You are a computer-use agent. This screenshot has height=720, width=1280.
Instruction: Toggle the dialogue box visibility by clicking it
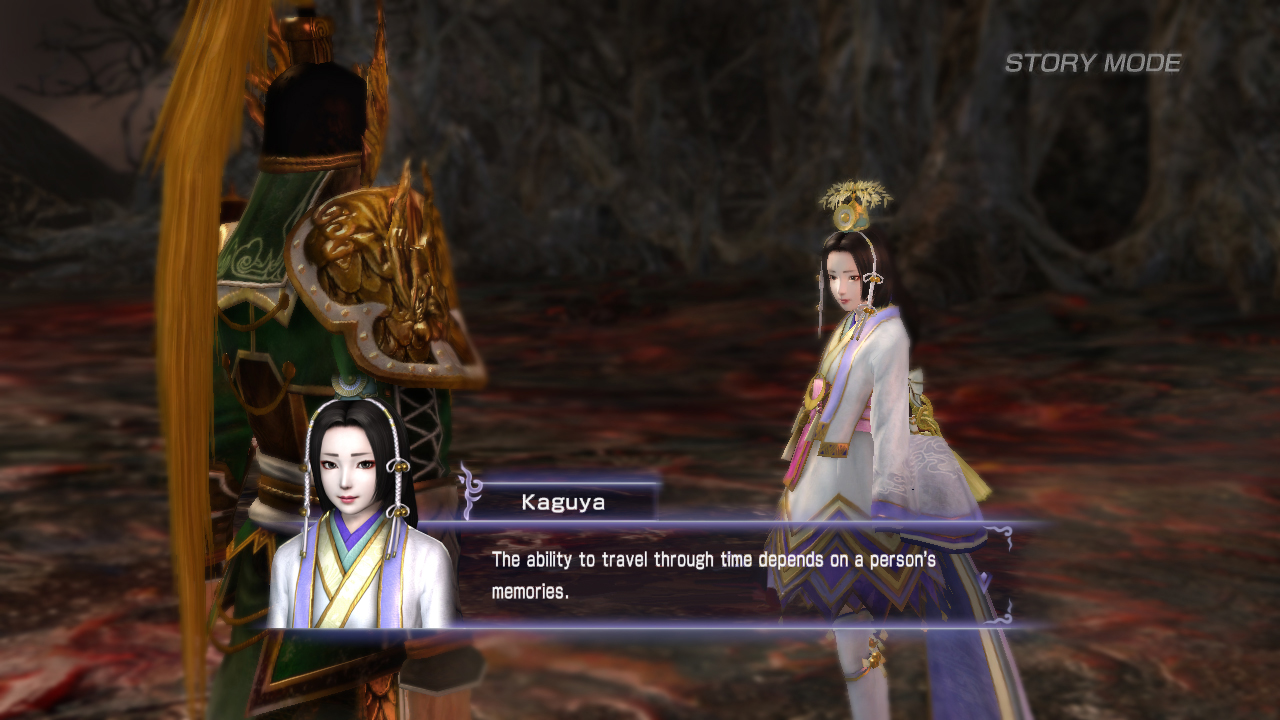click(700, 575)
